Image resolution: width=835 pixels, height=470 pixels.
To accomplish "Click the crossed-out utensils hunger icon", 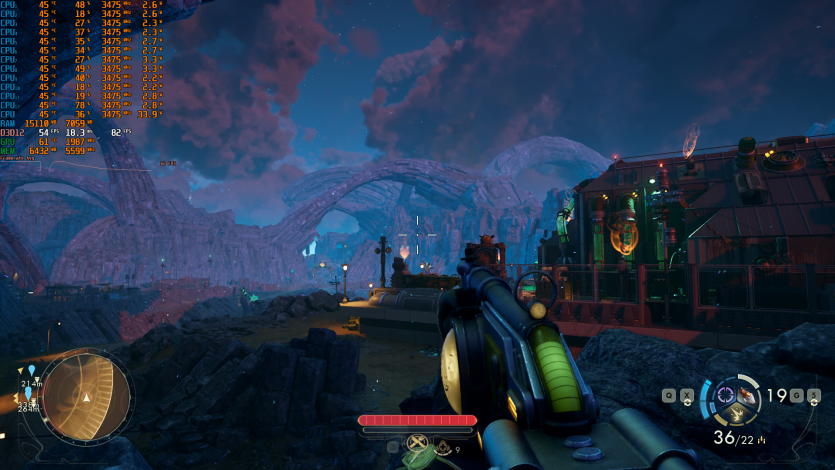I will pyautogui.click(x=418, y=443).
